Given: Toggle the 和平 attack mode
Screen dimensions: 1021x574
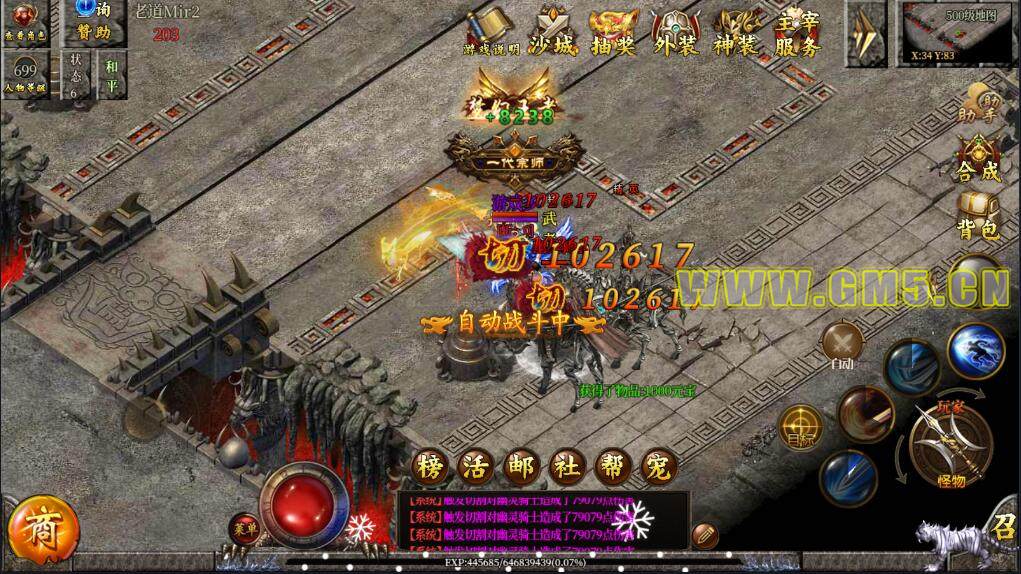Looking at the screenshot, I should [110, 76].
